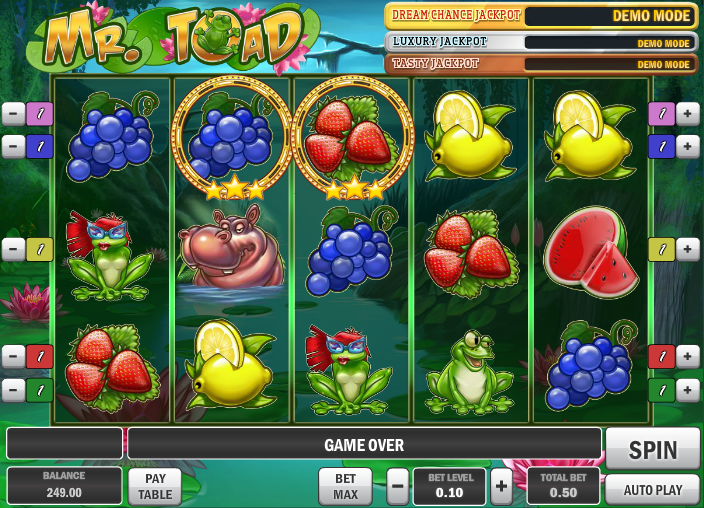Open the Pay Table
704x508 pixels.
point(155,486)
